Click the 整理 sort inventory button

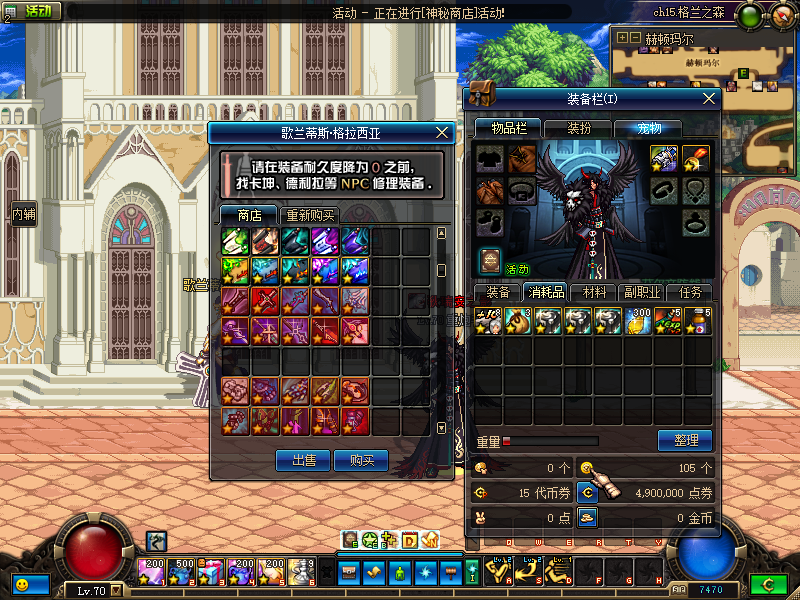[x=685, y=440]
